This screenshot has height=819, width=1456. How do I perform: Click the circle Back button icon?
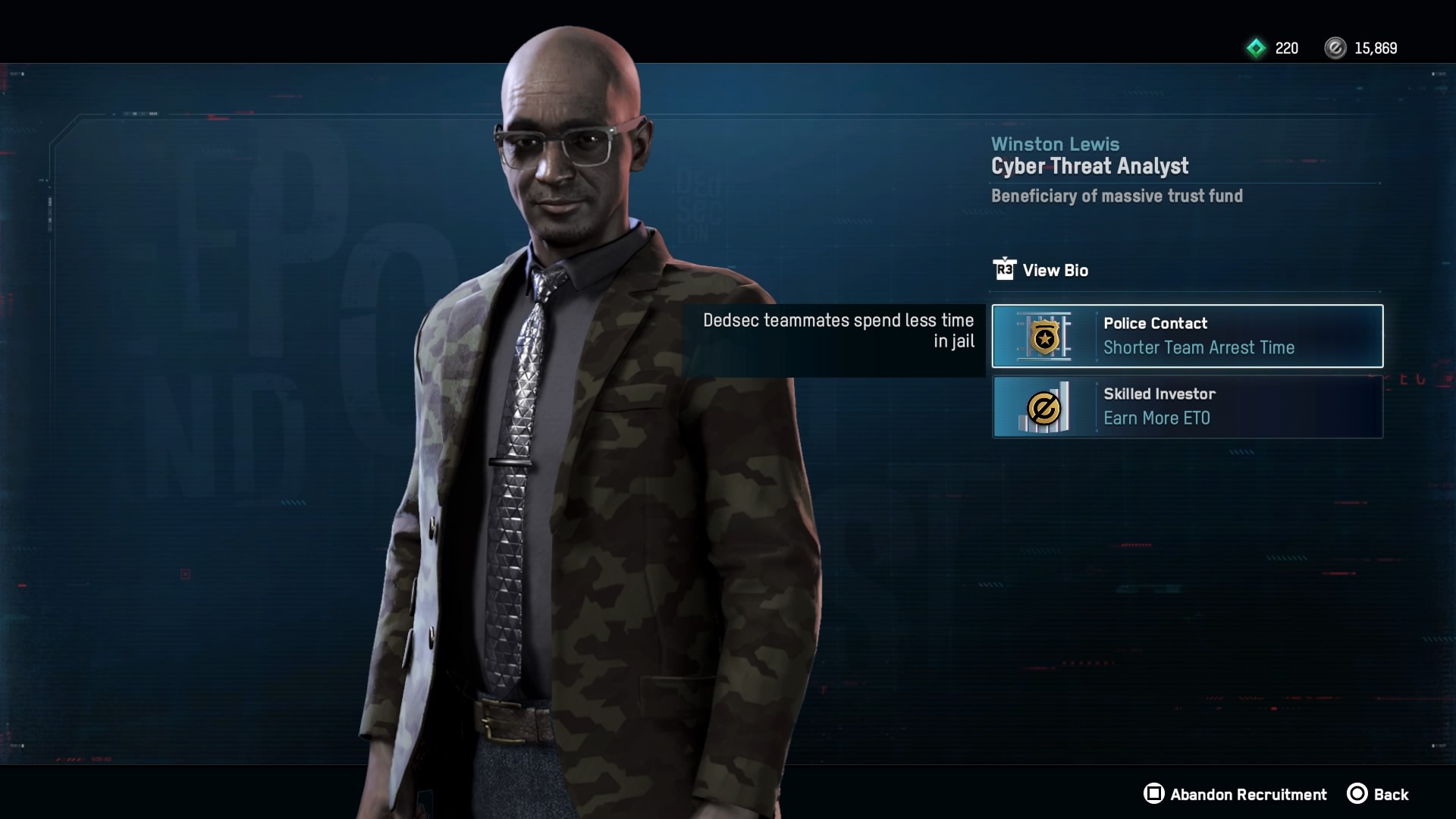tap(1358, 795)
